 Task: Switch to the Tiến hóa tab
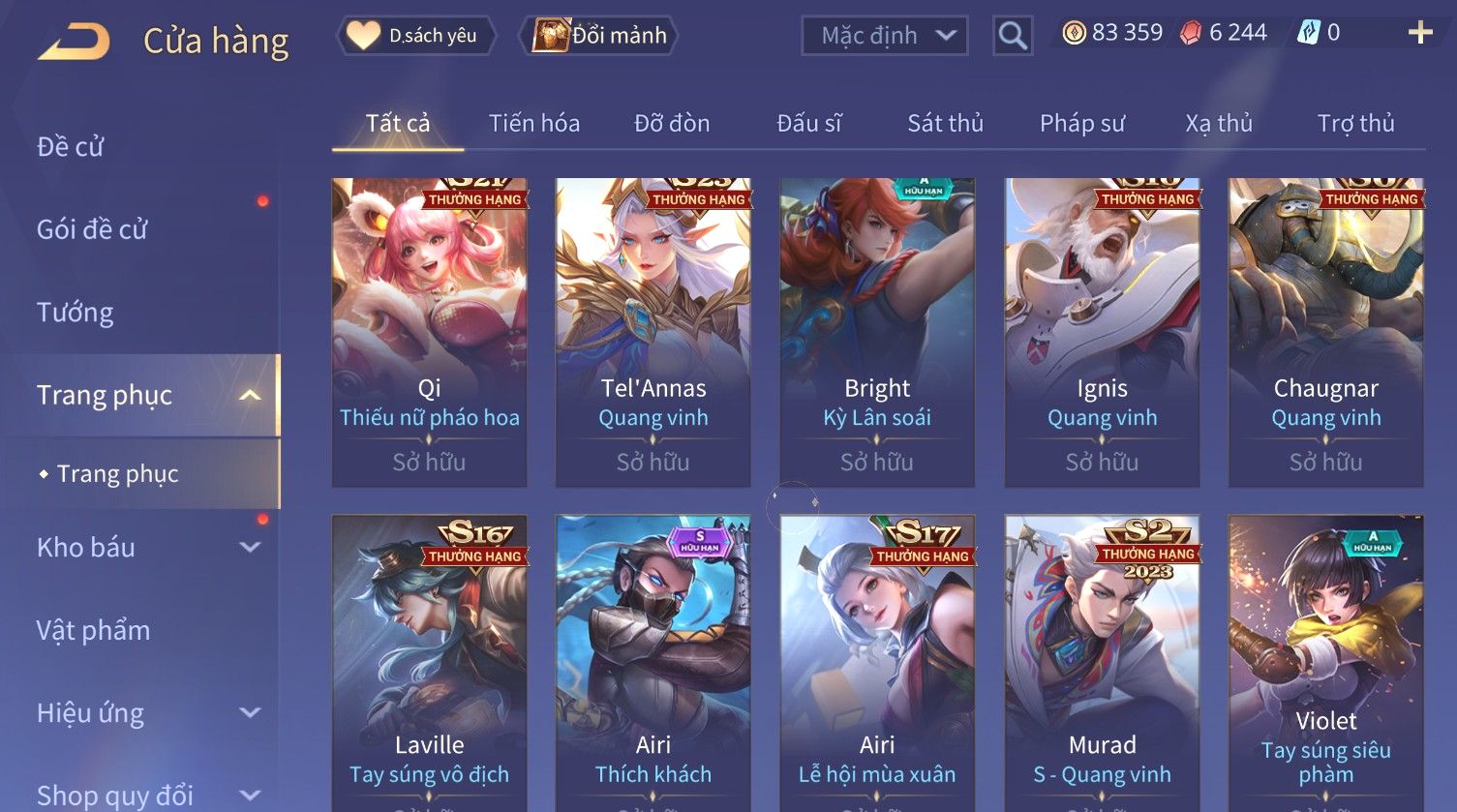(533, 124)
